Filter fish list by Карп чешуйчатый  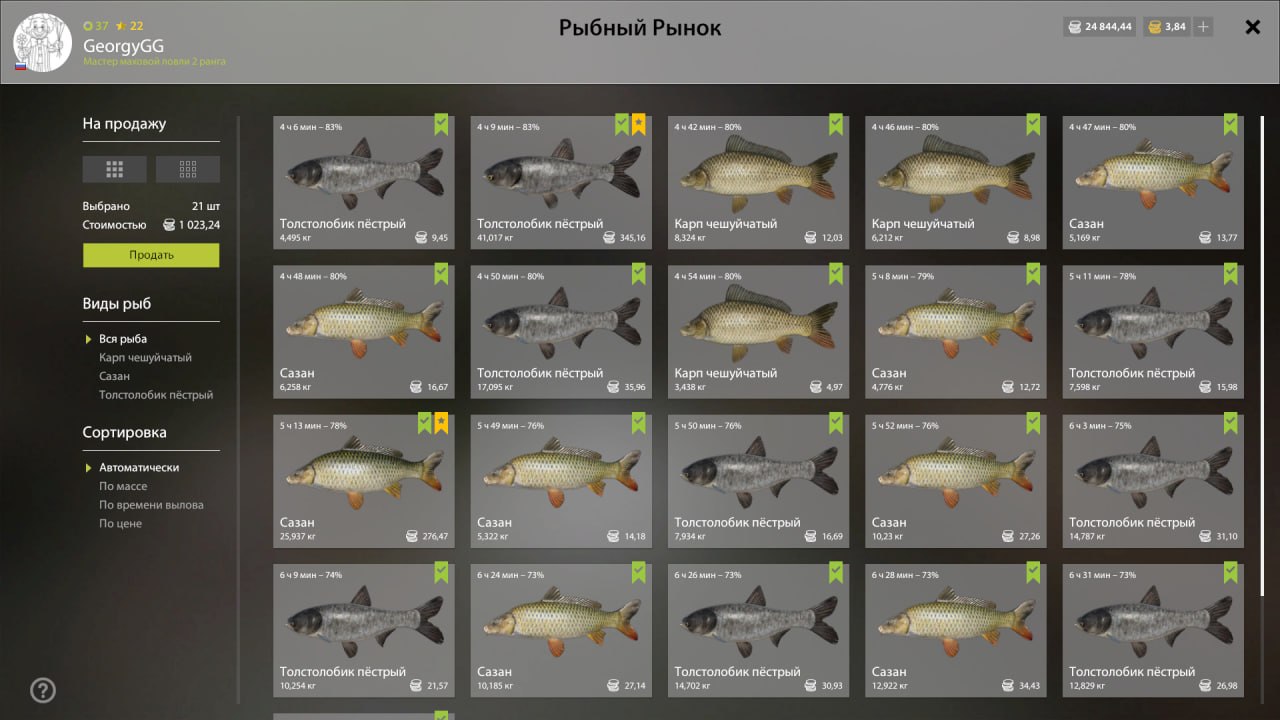(x=145, y=357)
